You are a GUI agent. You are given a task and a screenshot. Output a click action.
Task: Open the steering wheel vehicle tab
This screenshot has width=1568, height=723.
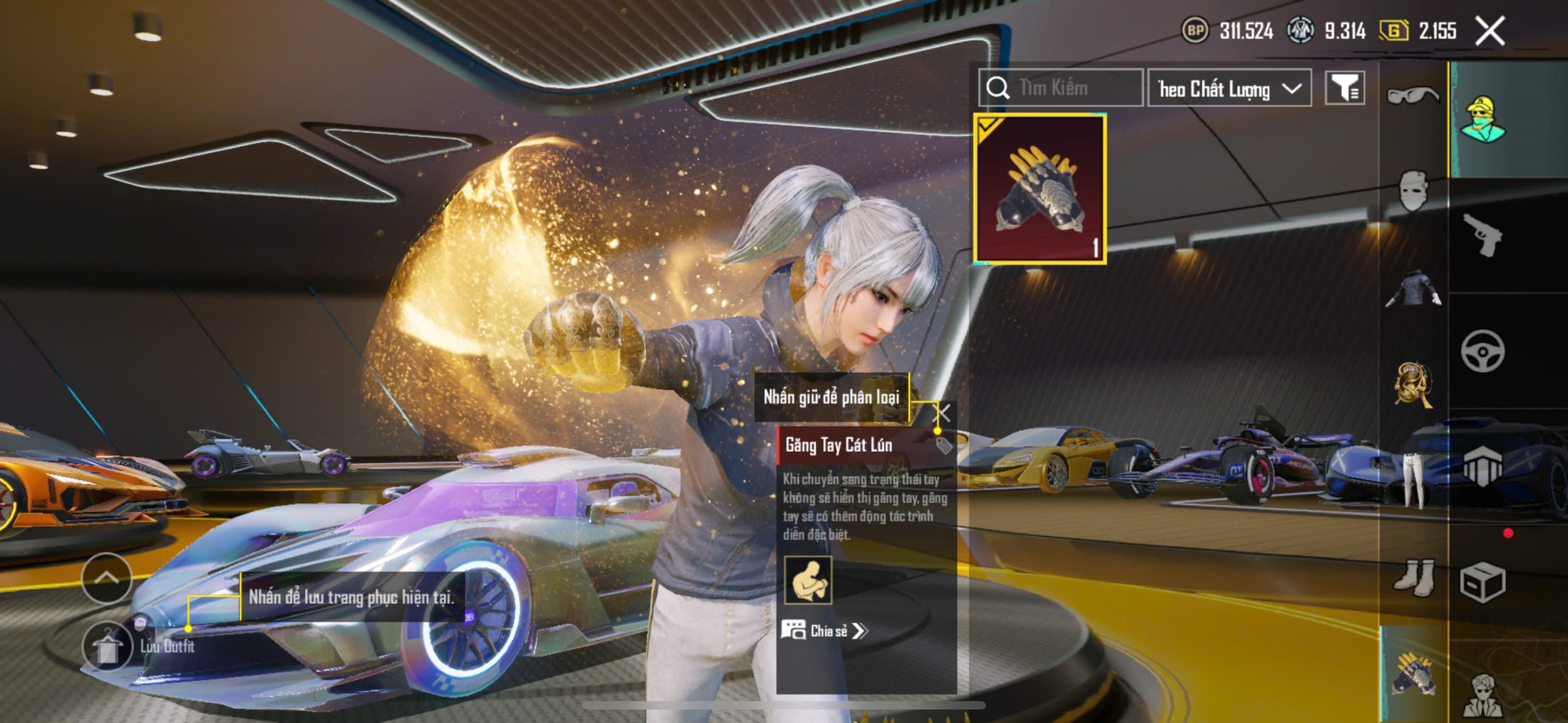[x=1482, y=351]
